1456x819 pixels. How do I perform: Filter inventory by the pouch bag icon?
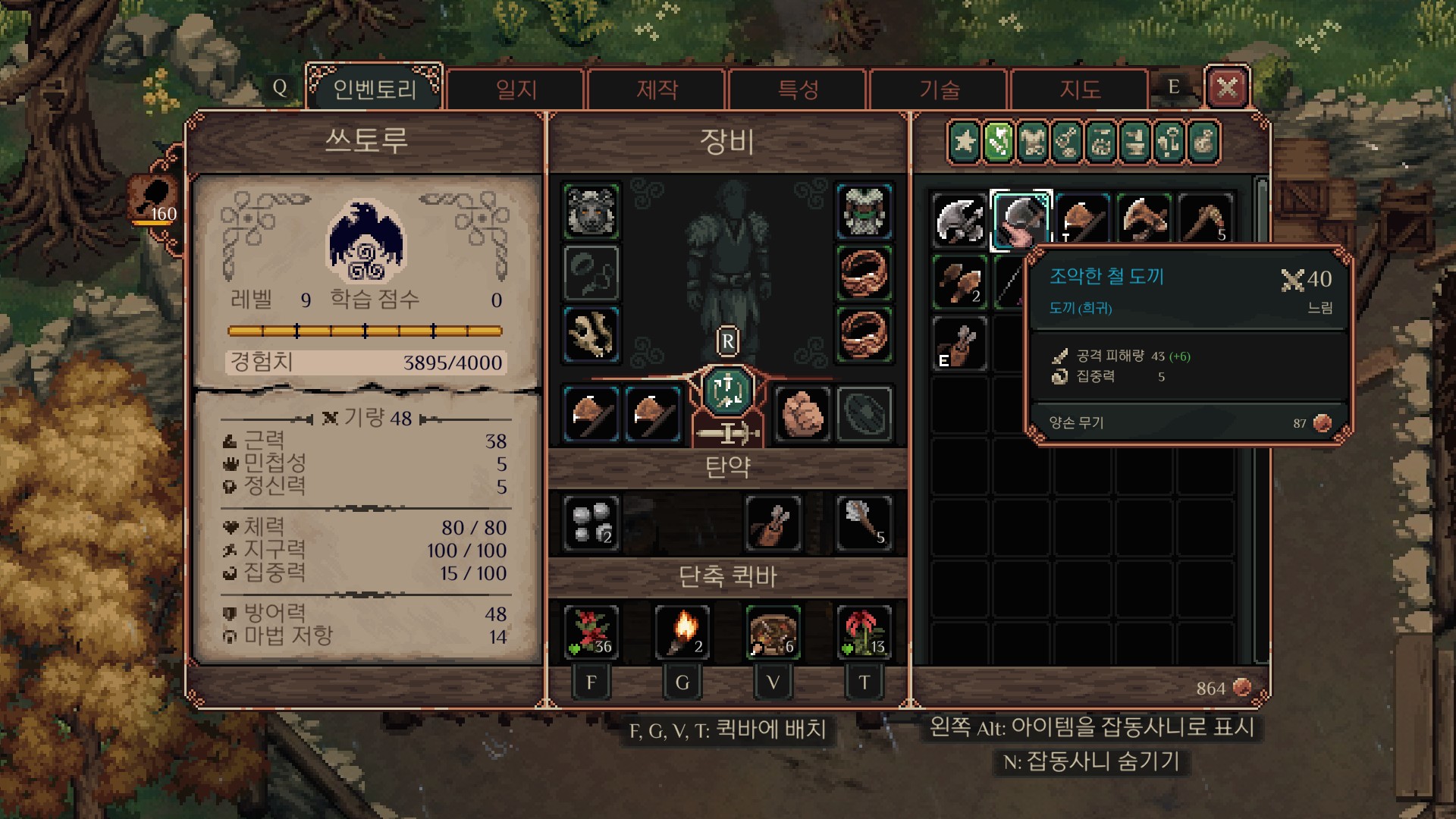coord(1203,142)
